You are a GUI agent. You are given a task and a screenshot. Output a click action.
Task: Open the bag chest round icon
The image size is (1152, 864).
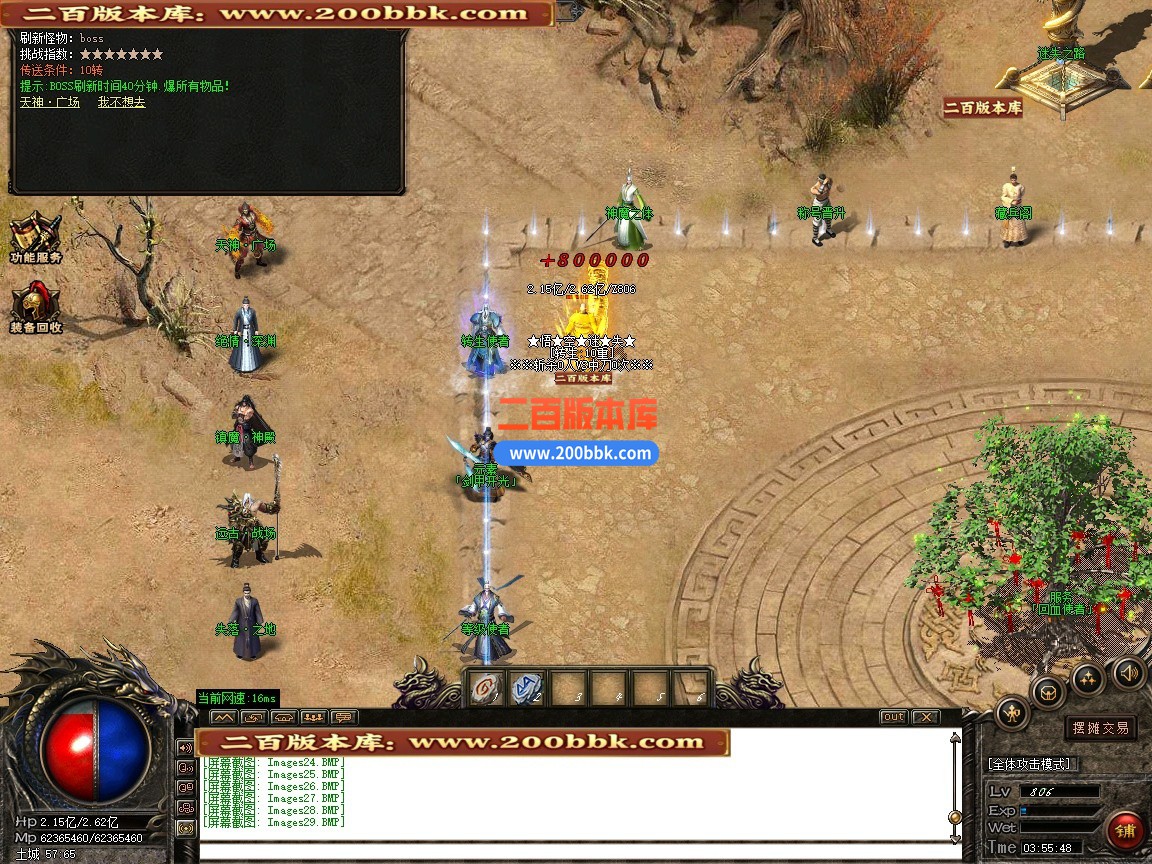[1048, 691]
